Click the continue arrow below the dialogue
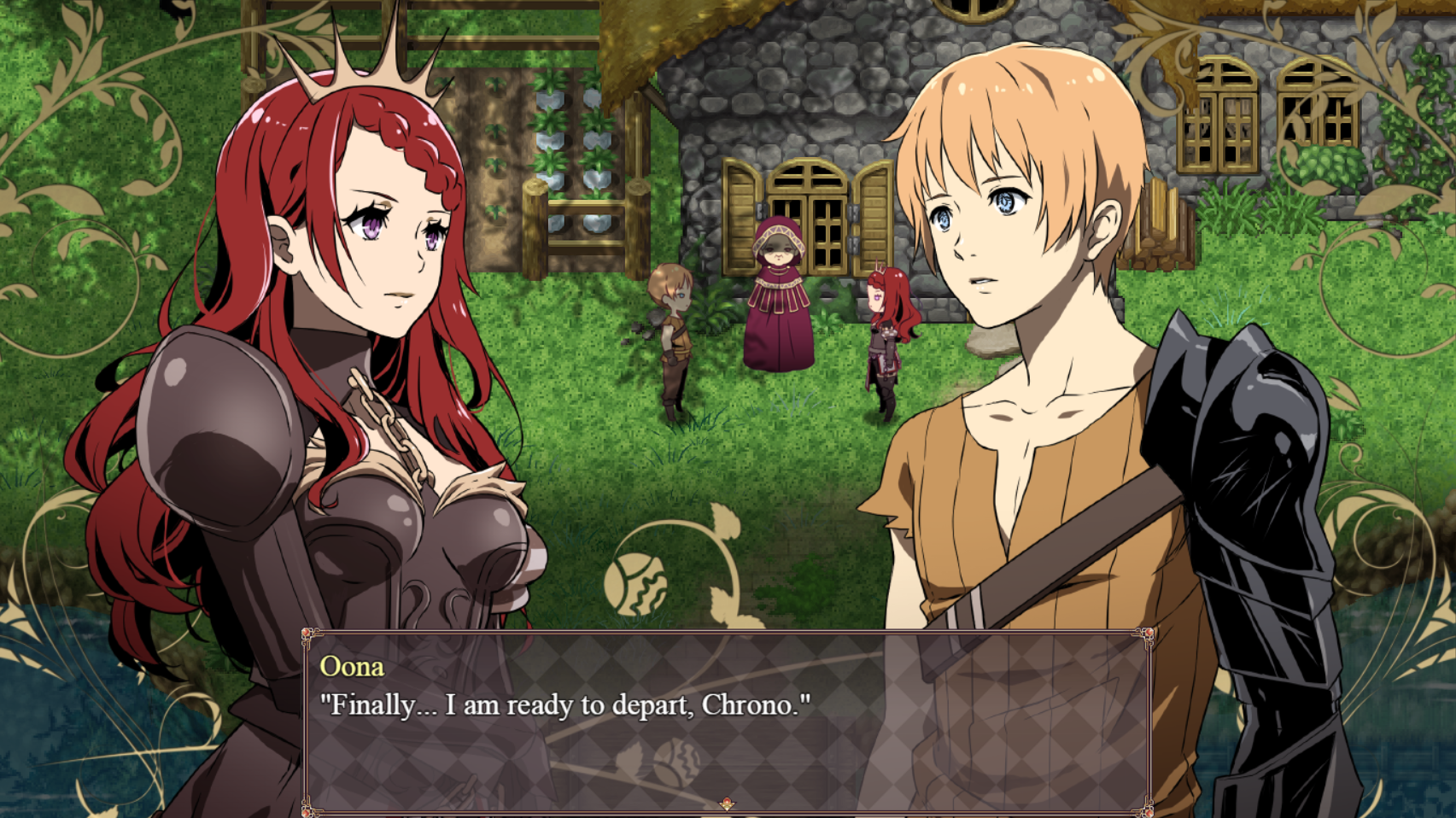 [727, 803]
